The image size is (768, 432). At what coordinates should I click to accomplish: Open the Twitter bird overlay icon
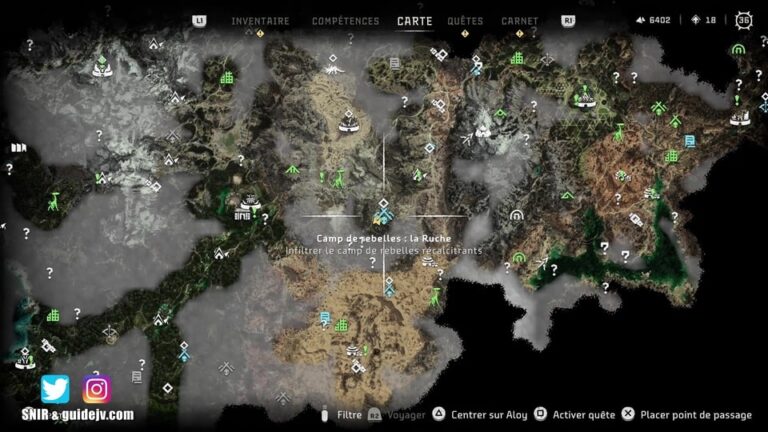coord(55,388)
